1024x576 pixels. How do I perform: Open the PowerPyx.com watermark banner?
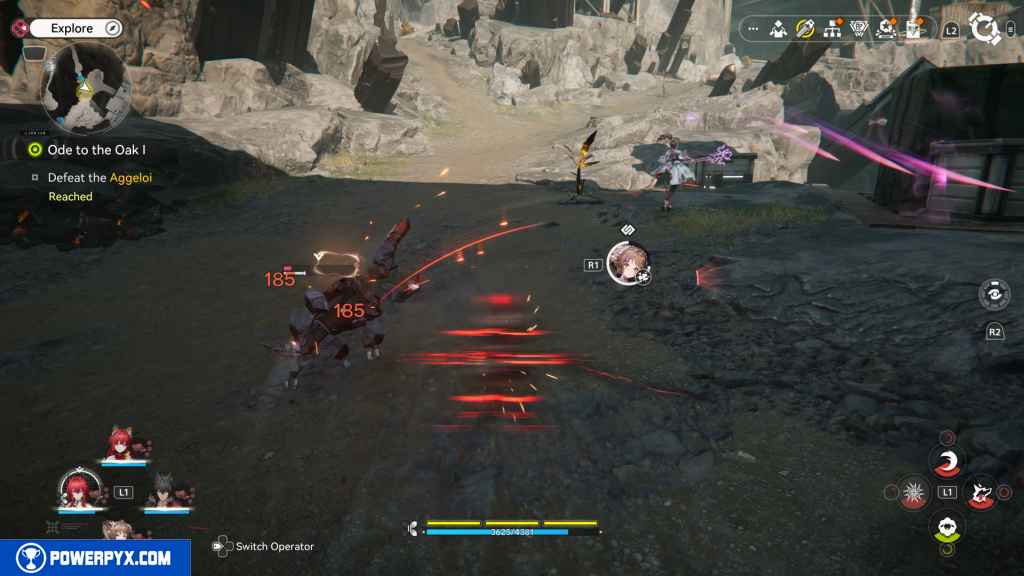coord(95,558)
